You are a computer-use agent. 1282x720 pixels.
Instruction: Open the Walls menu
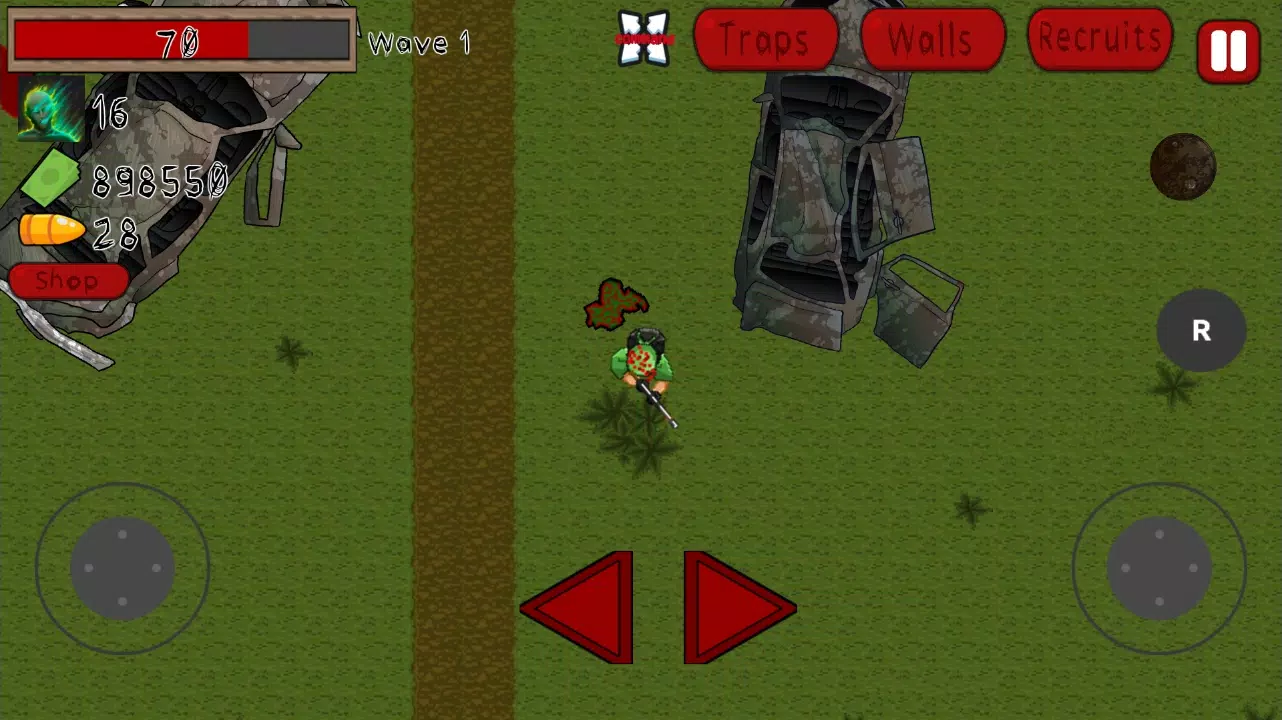coord(930,40)
